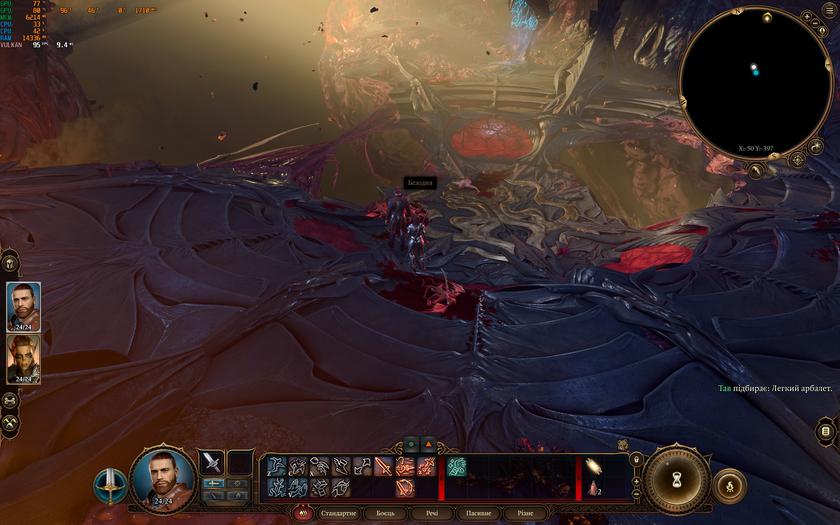Show the Пасивне hotbar tab
This screenshot has width=840, height=525.
(x=478, y=513)
